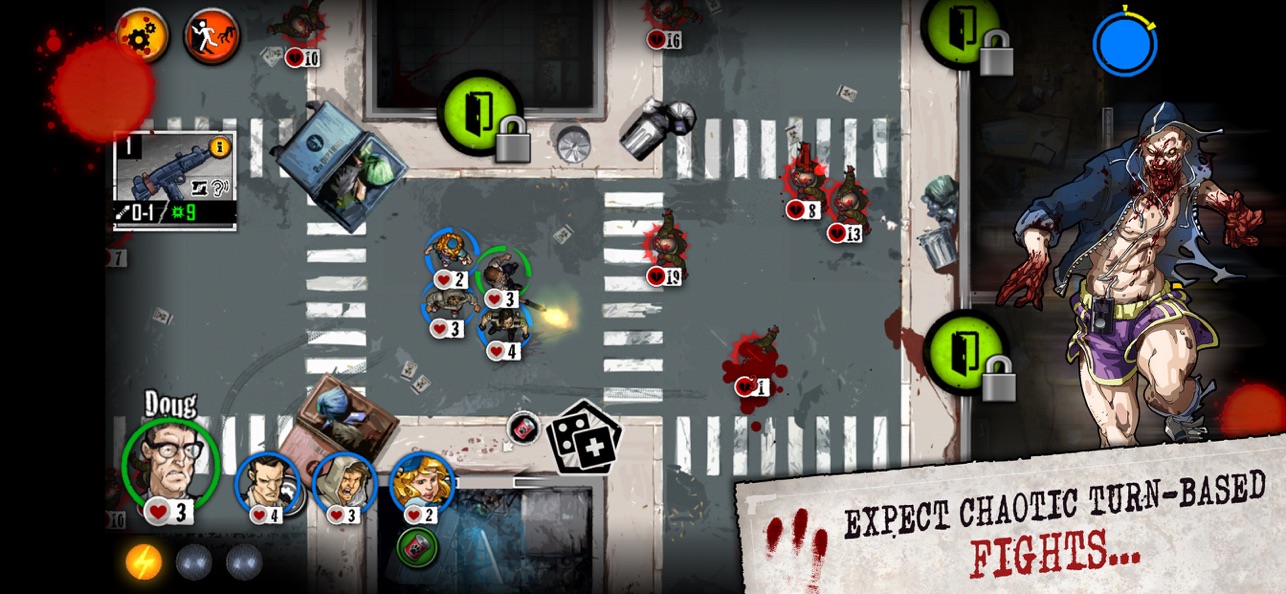The height and width of the screenshot is (594, 1286).
Task: Choose the dark-haired survivor portrait with 4 hearts
Action: [x=267, y=484]
